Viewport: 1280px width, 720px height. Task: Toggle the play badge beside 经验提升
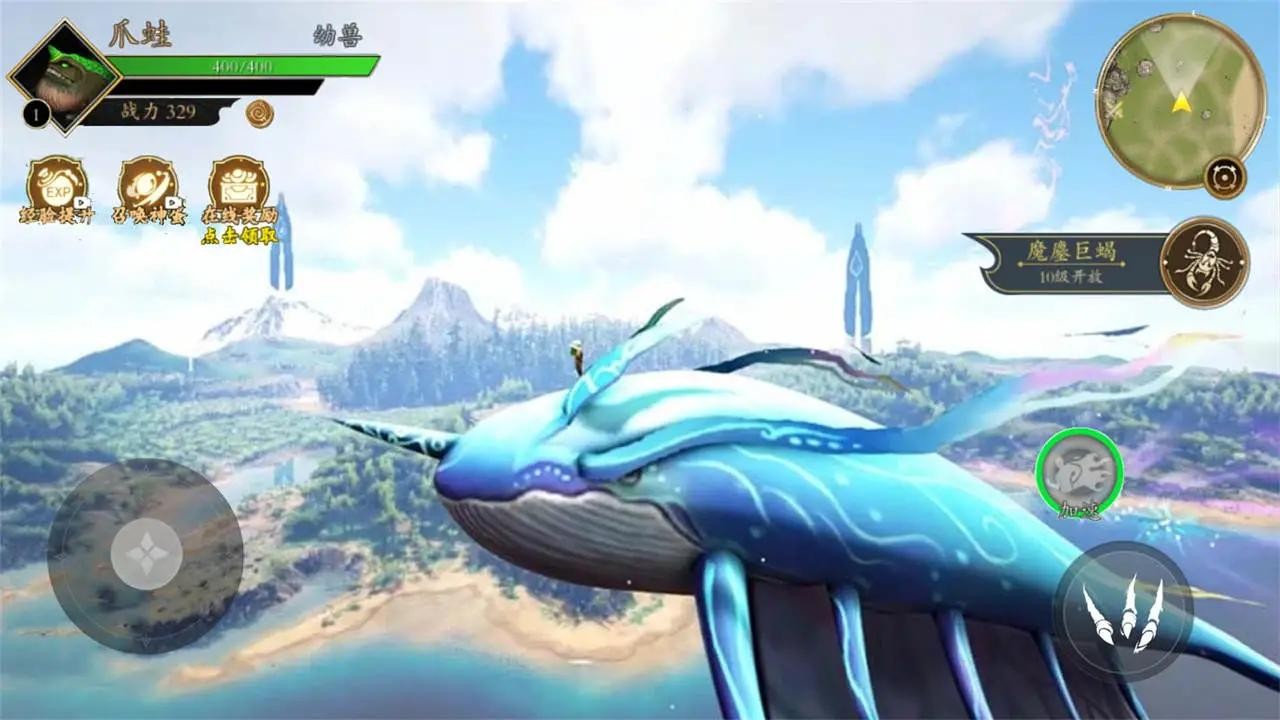[80, 202]
